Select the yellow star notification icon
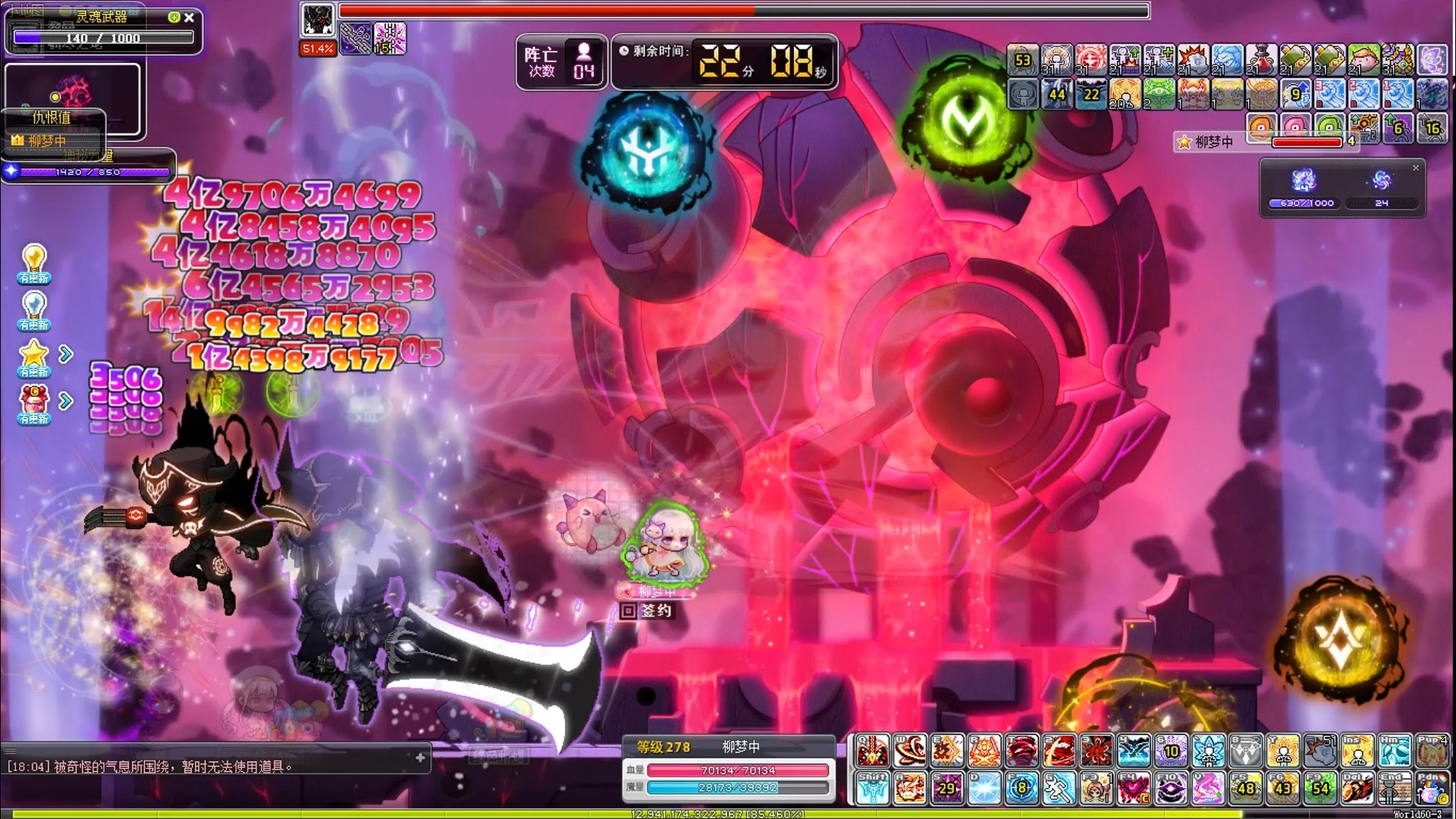Screen dimensions: 1456x819 point(34,355)
